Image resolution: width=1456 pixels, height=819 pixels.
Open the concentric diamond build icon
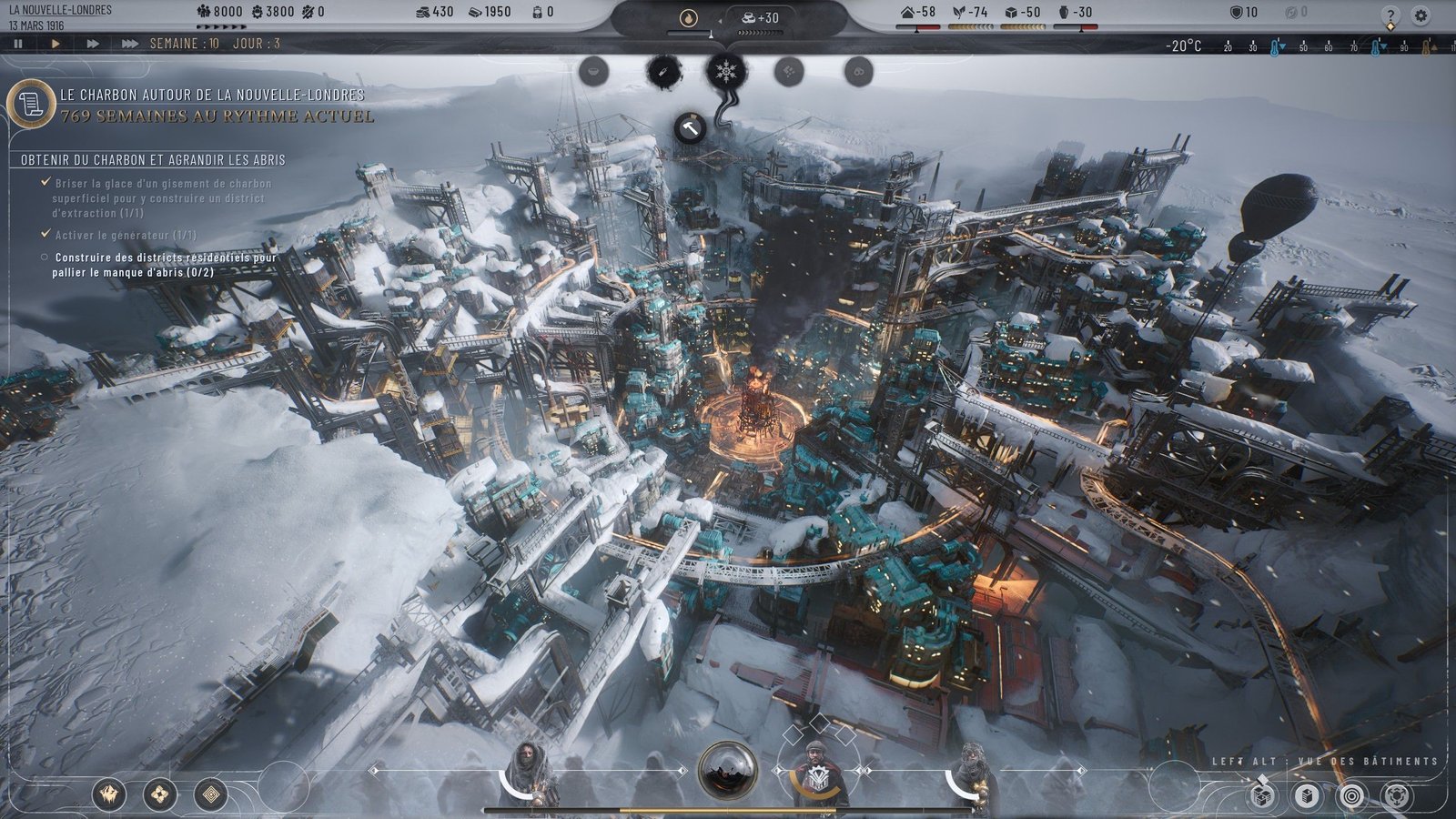pyautogui.click(x=211, y=794)
